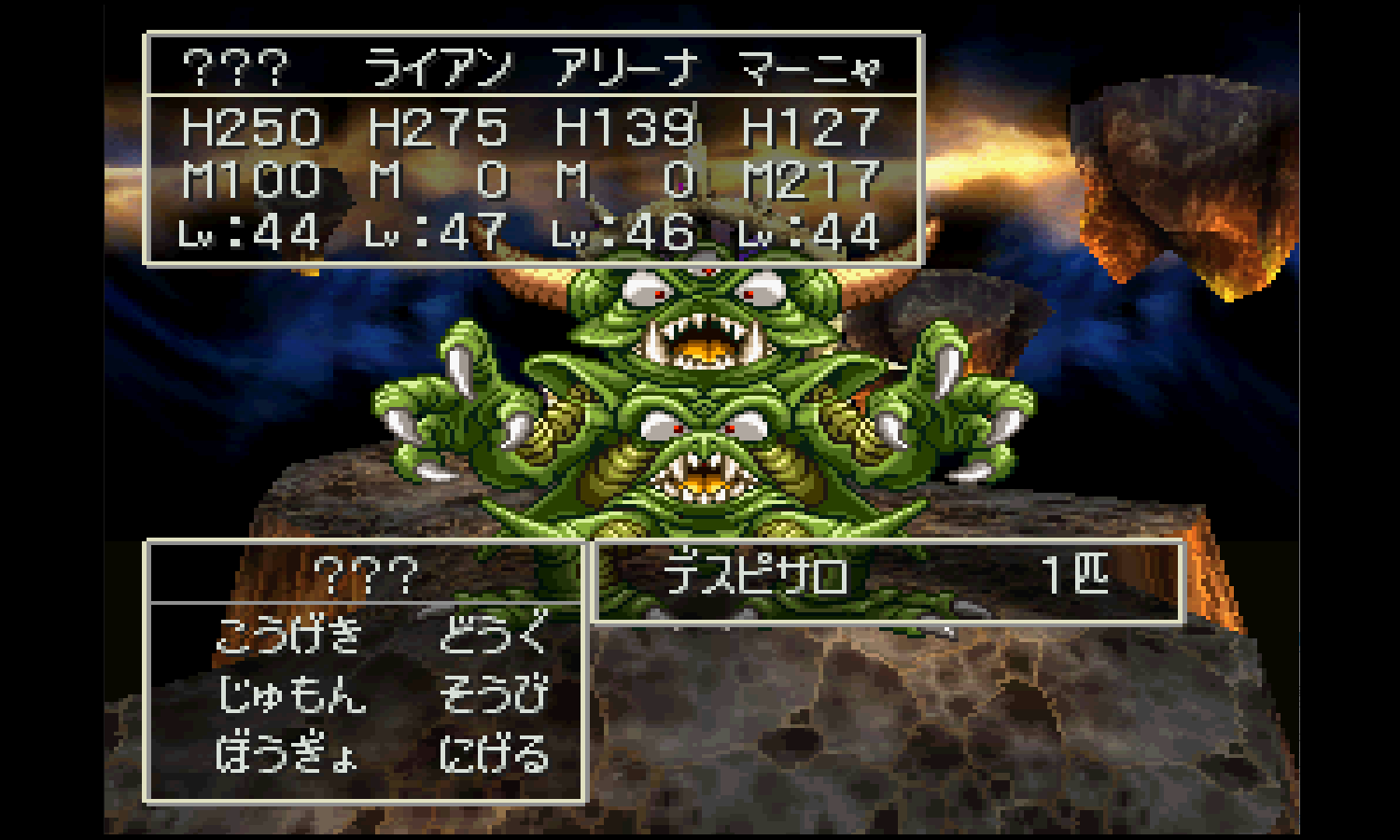Choose the にげる (Flee) command

pos(494,754)
